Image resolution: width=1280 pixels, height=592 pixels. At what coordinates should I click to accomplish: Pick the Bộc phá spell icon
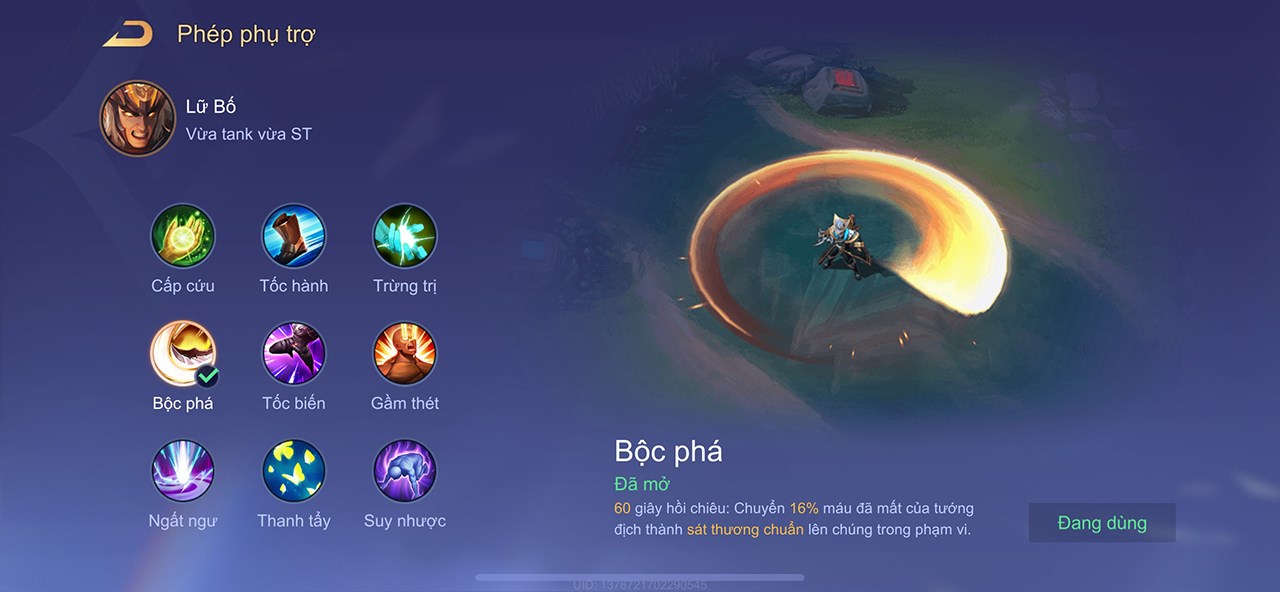[183, 354]
